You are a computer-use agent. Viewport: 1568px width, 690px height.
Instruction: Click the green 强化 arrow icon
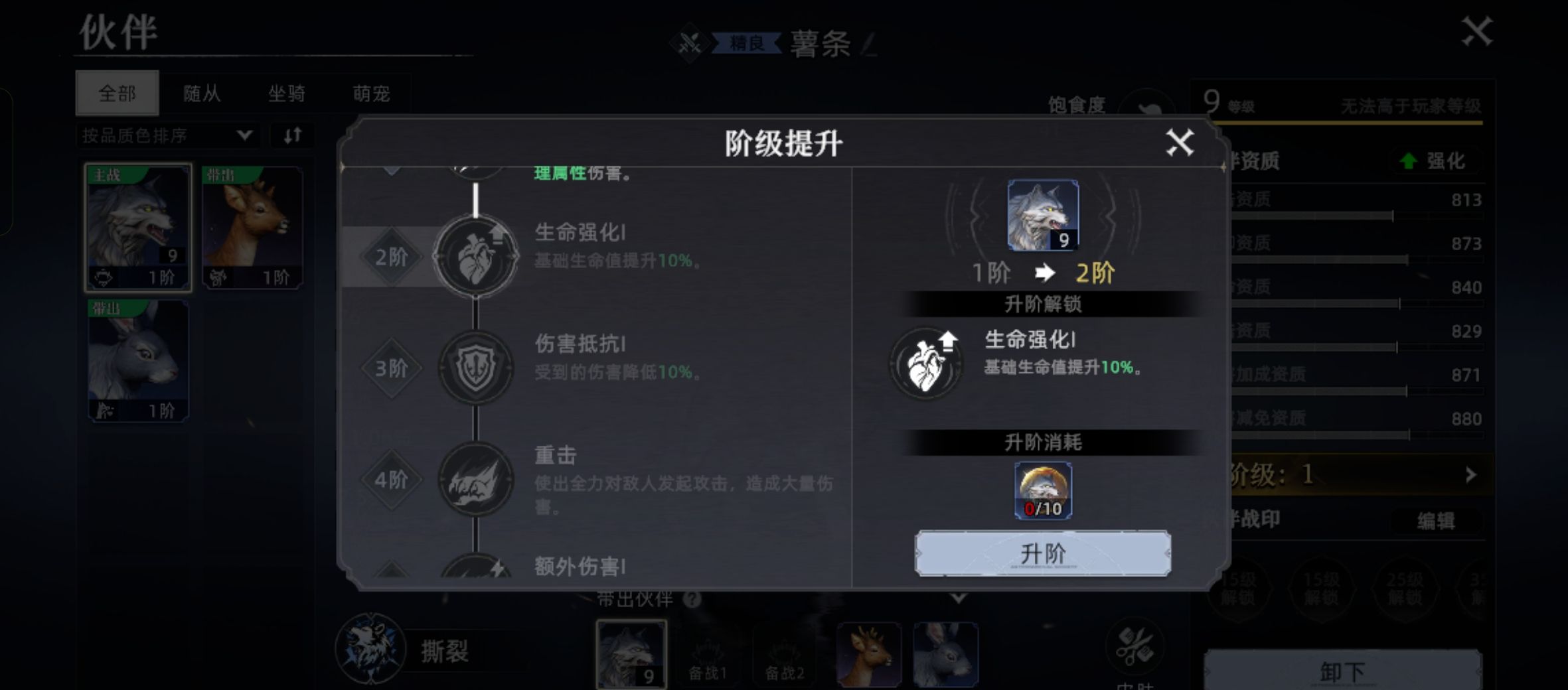(1409, 161)
